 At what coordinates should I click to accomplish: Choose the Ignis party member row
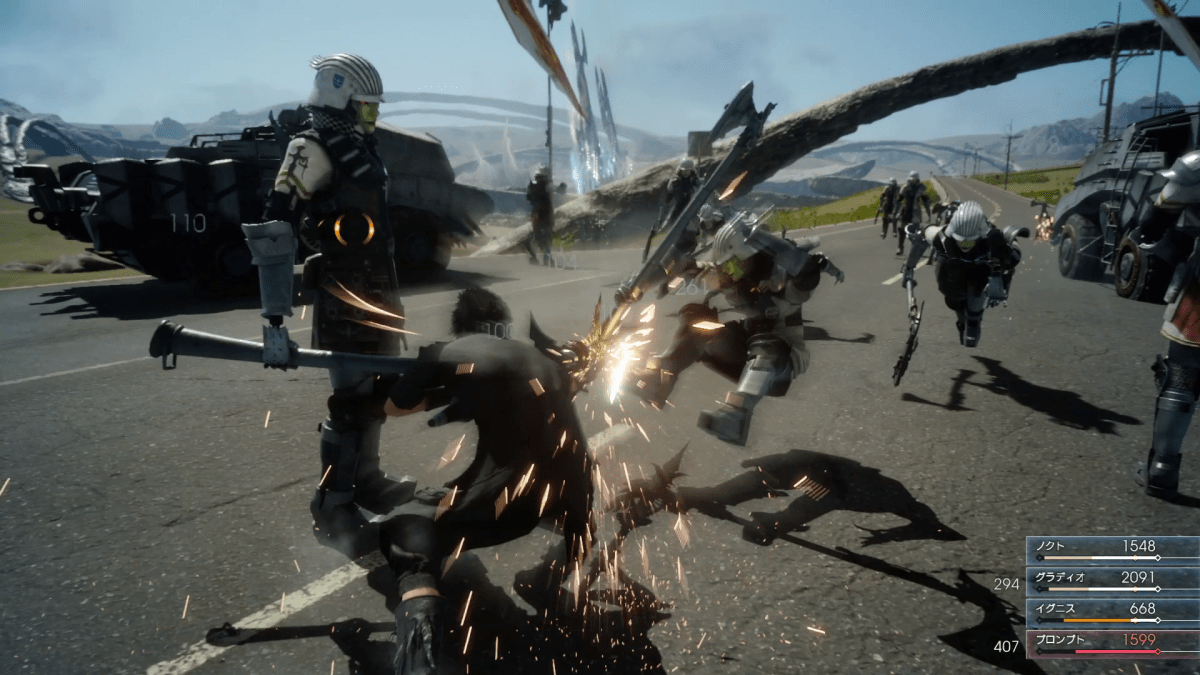click(x=1112, y=611)
